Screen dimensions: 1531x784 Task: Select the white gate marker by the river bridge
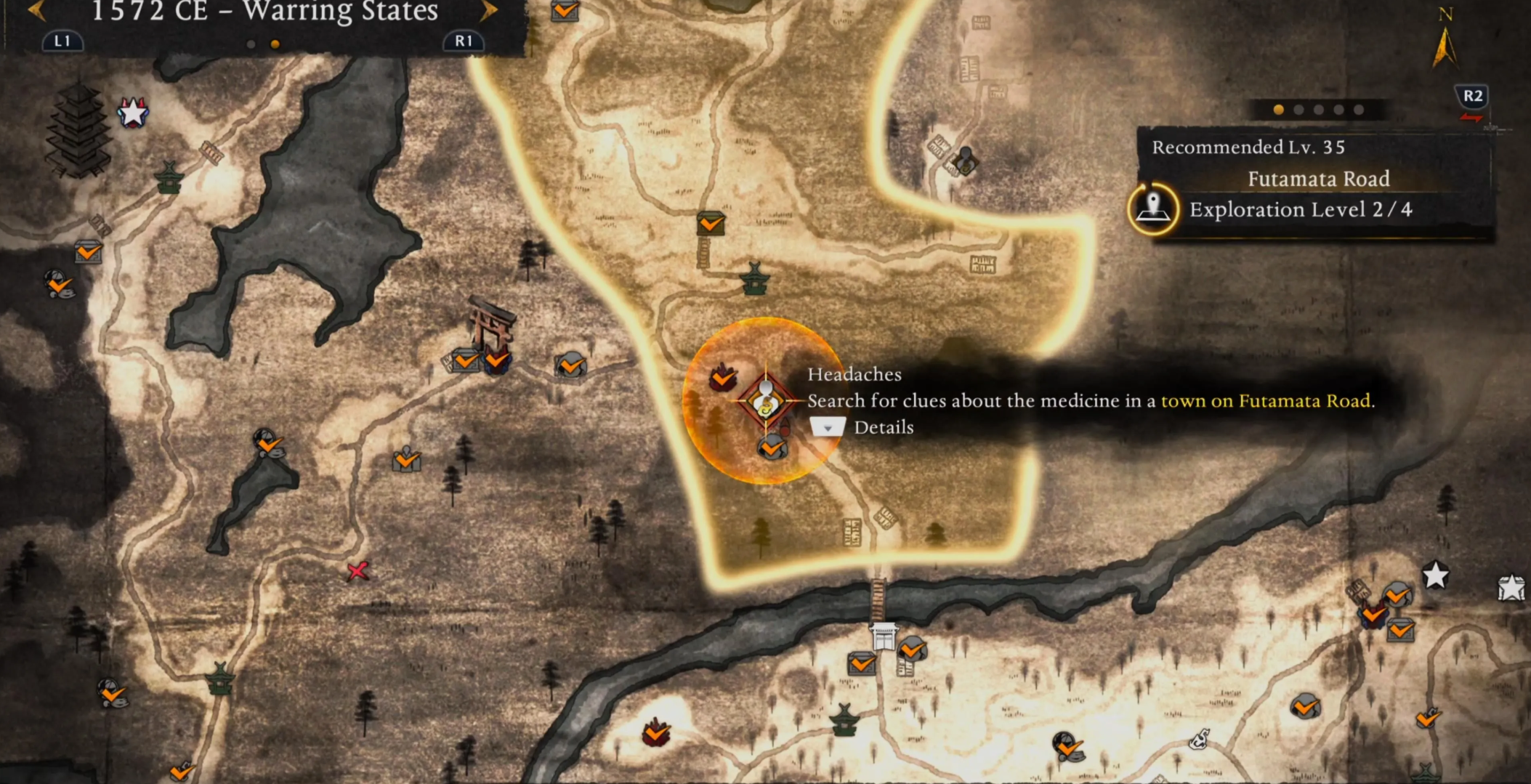click(884, 637)
